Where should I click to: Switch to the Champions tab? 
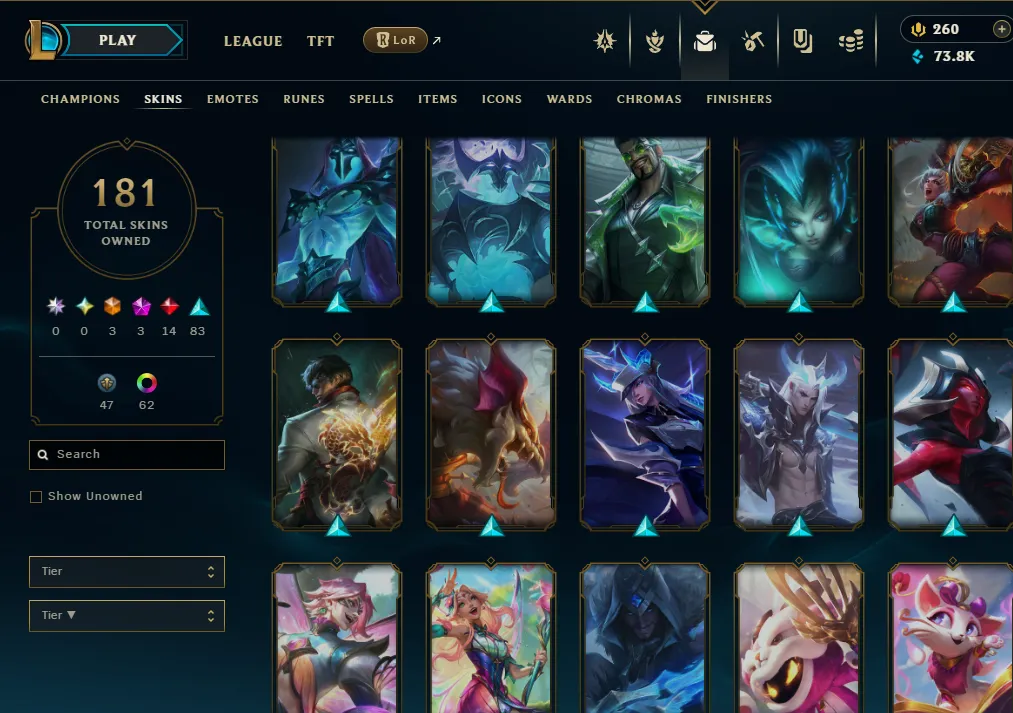80,99
